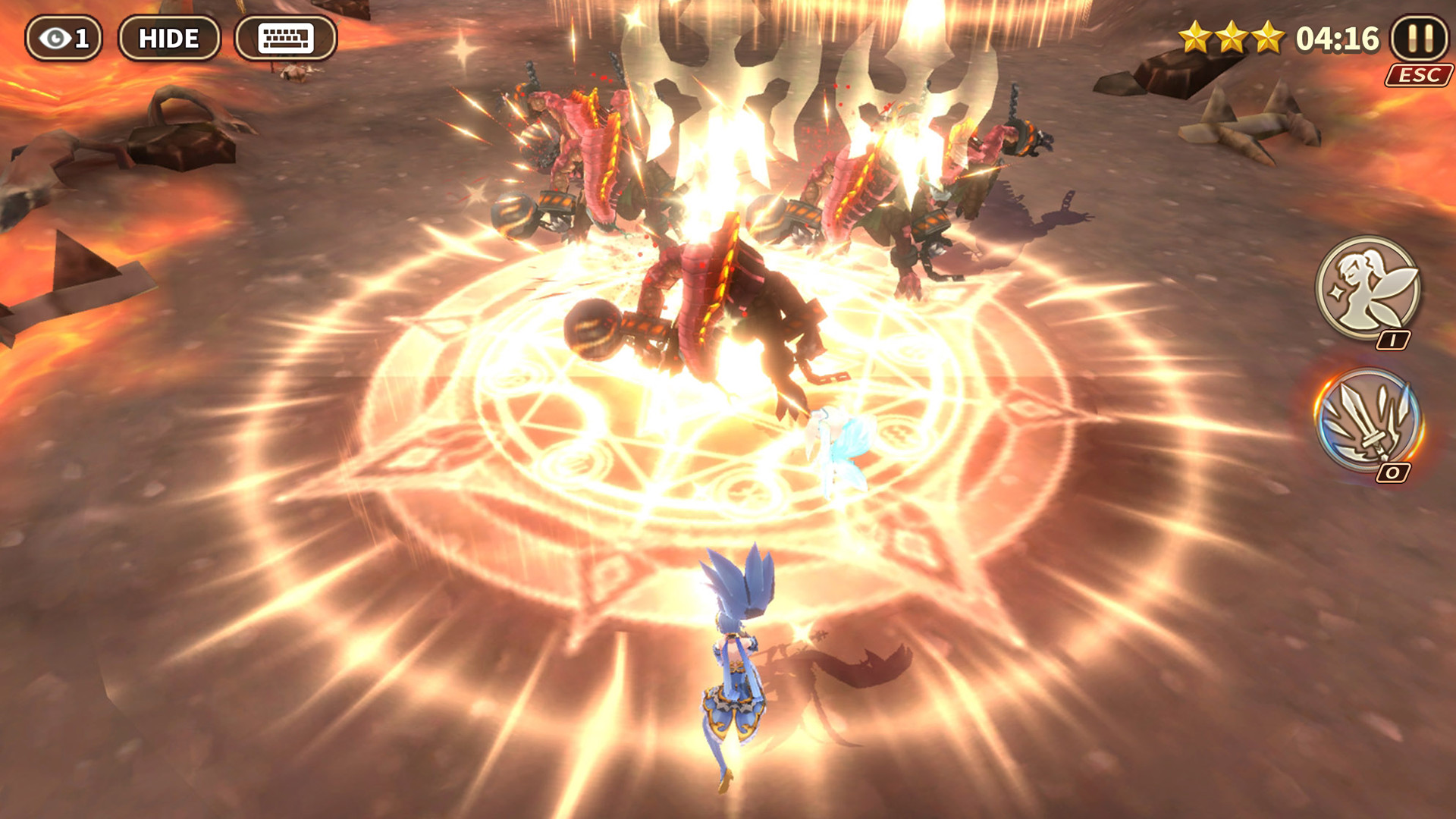The width and height of the screenshot is (1456, 819).
Task: Toggle HIDE to conceal the interface
Action: click(x=169, y=37)
